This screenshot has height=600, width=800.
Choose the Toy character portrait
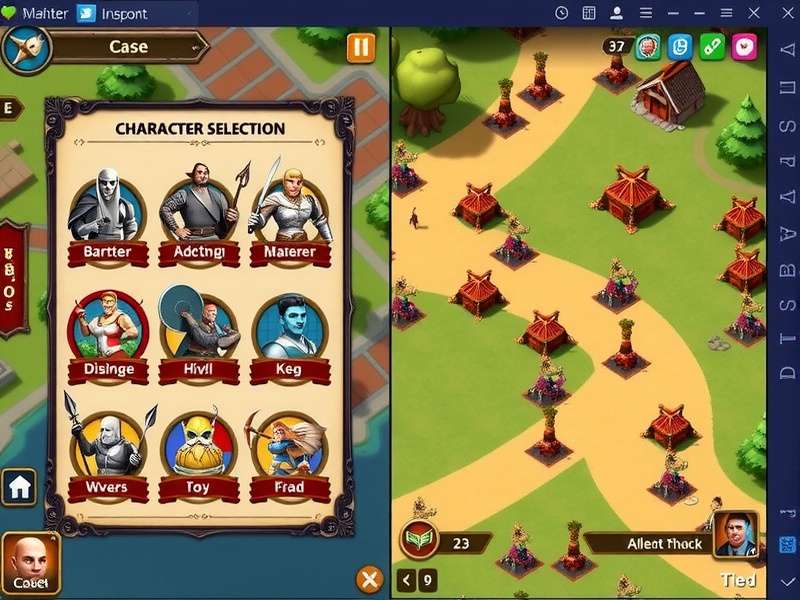pos(199,445)
